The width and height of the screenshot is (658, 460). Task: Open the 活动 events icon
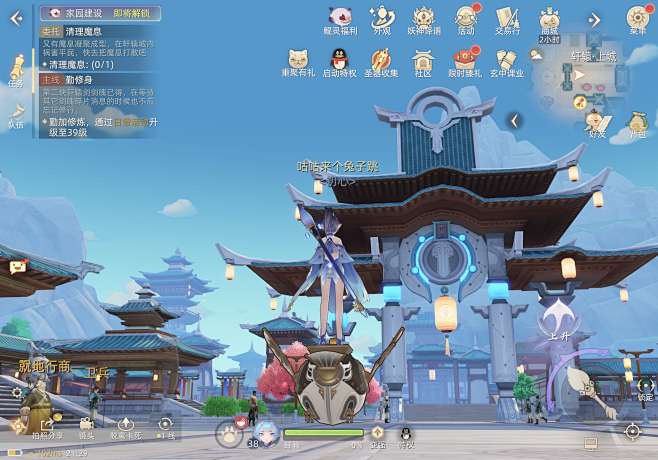tap(465, 18)
